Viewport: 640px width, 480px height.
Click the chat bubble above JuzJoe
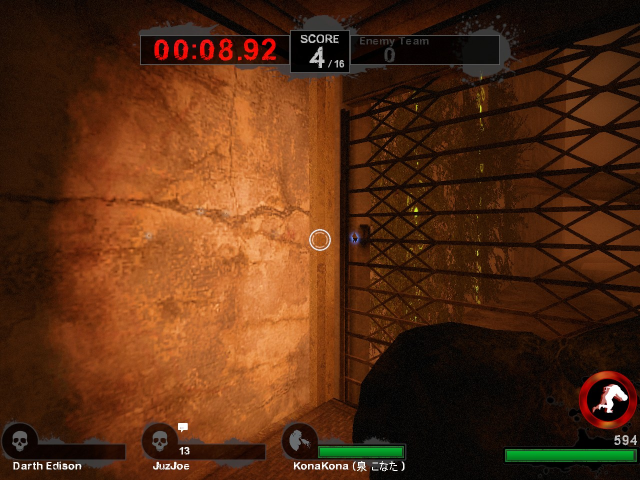(183, 427)
